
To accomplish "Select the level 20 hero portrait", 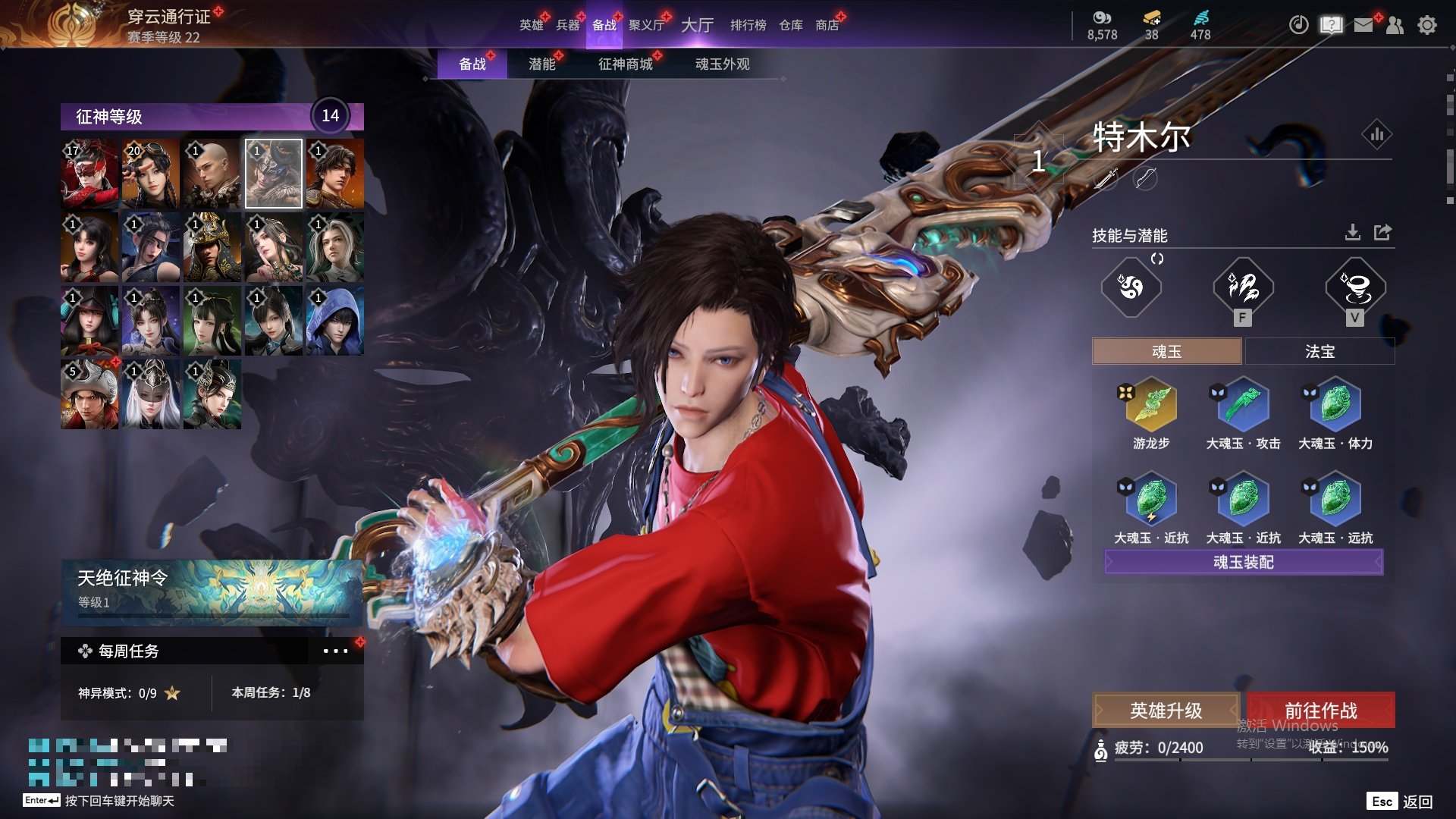I will [x=151, y=174].
